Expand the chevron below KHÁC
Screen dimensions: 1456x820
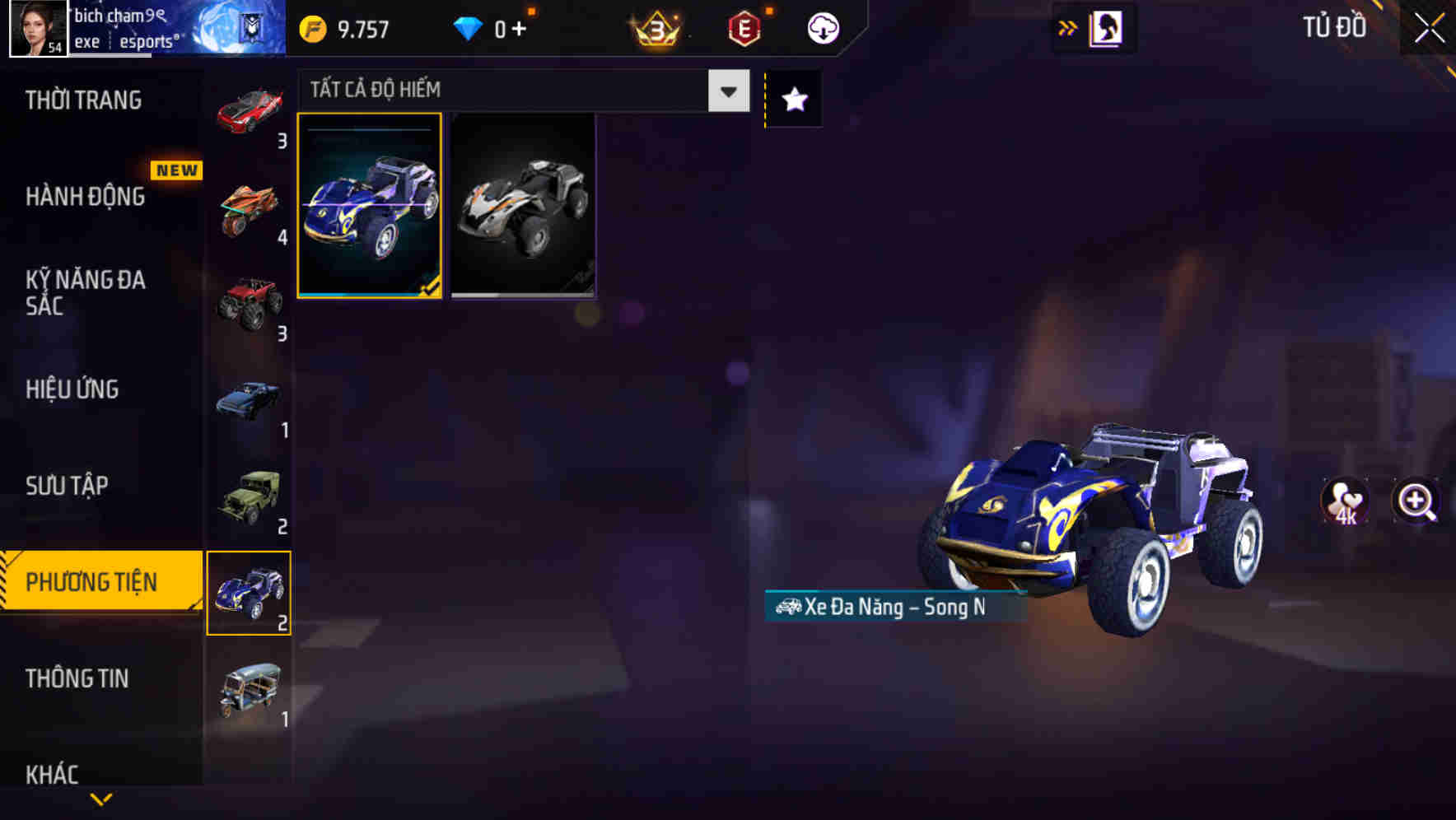[x=100, y=798]
